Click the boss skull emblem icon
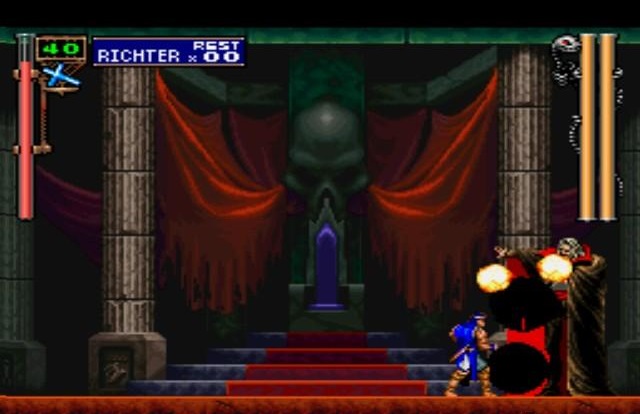 click(x=564, y=45)
